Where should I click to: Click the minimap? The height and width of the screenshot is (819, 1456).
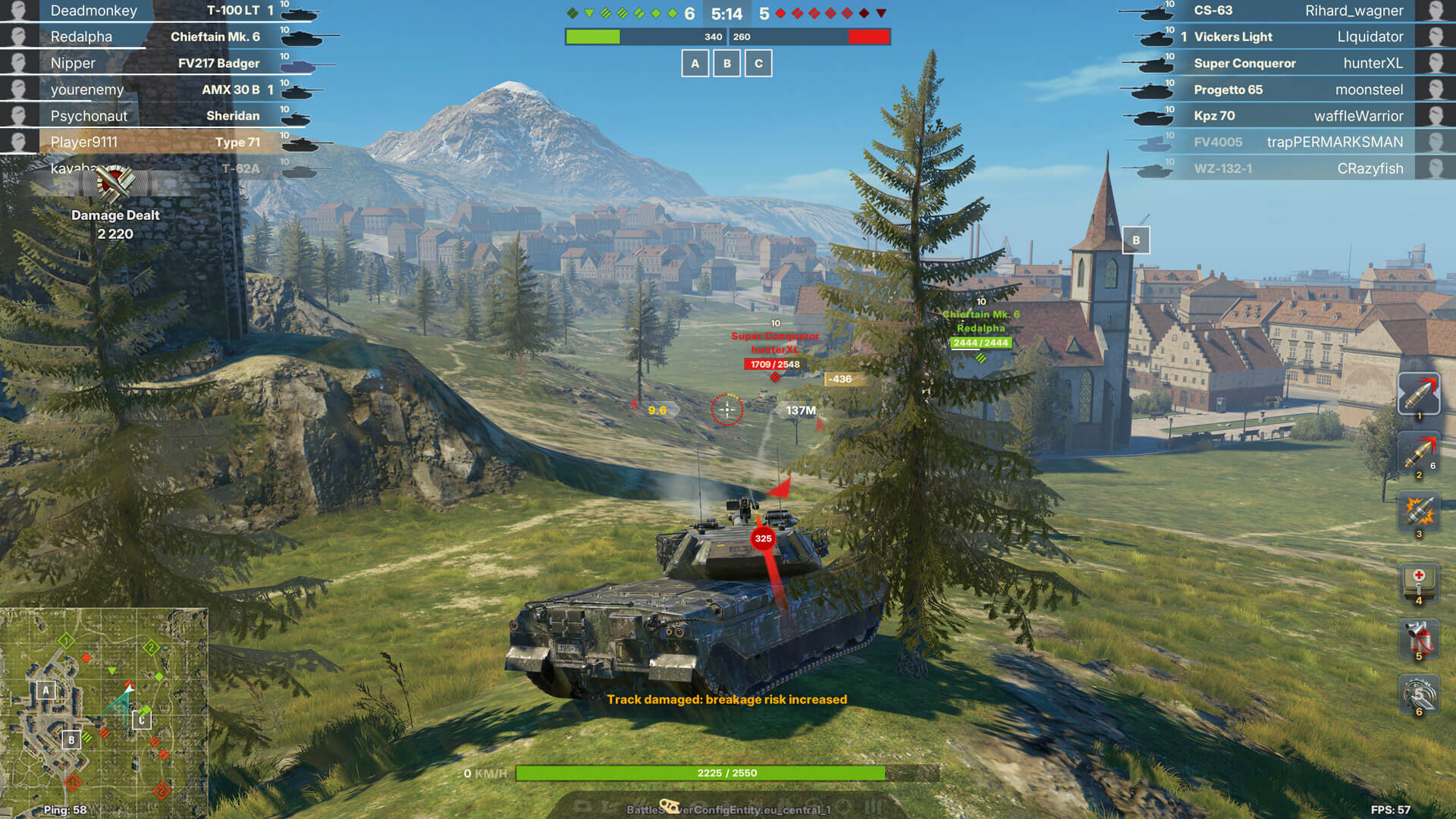[104, 713]
